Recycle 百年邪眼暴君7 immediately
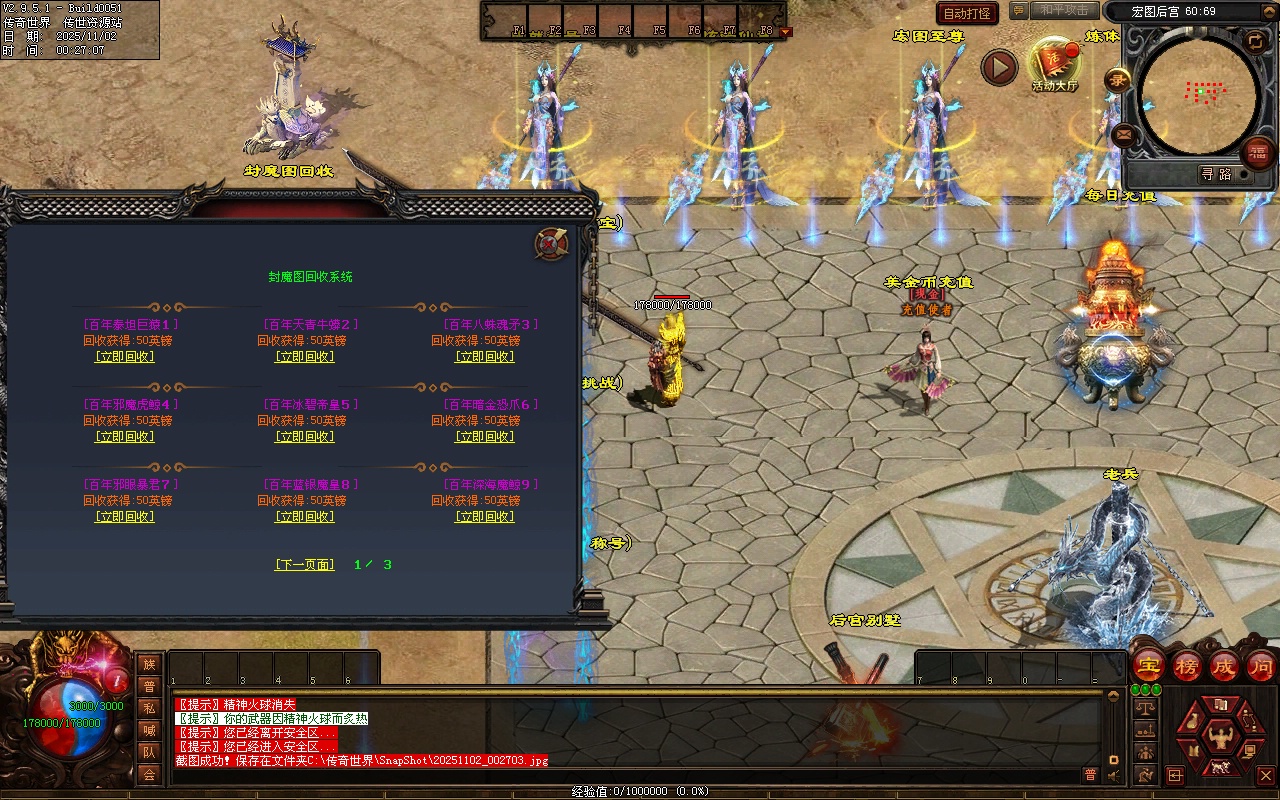The width and height of the screenshot is (1280, 800). click(125, 517)
